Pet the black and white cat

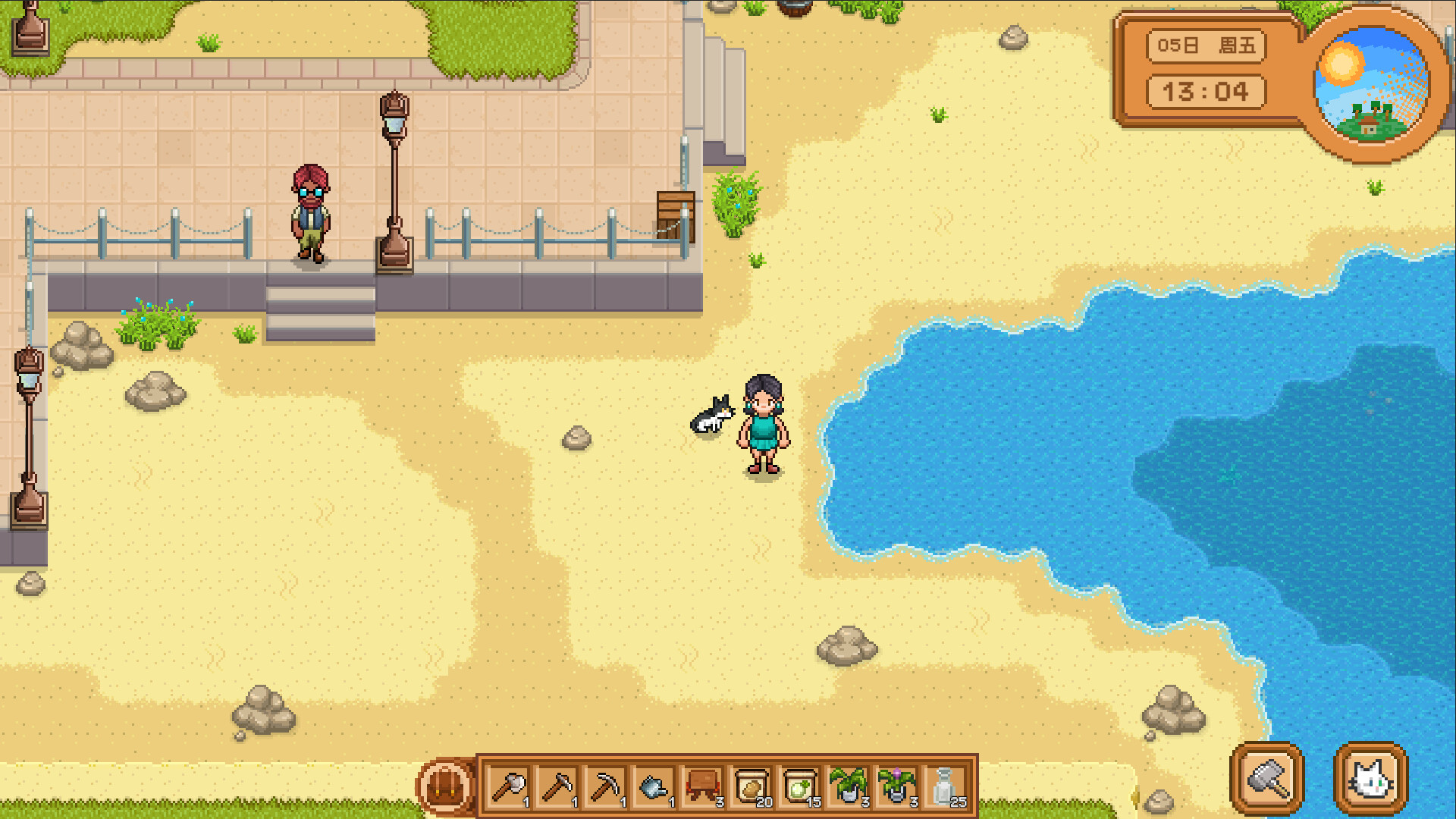[711, 413]
